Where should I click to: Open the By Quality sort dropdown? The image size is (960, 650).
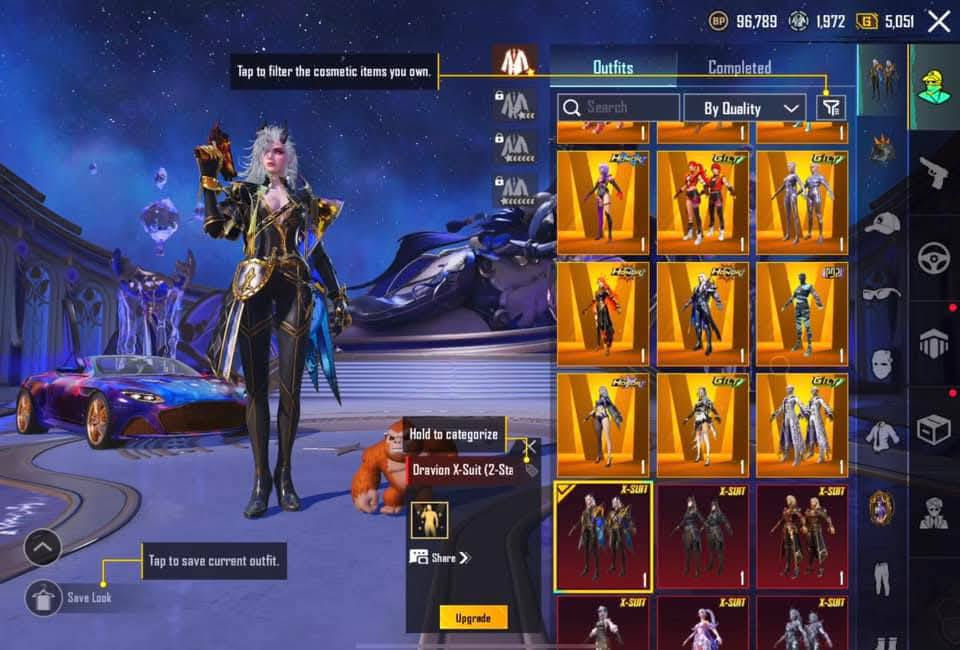coord(745,108)
